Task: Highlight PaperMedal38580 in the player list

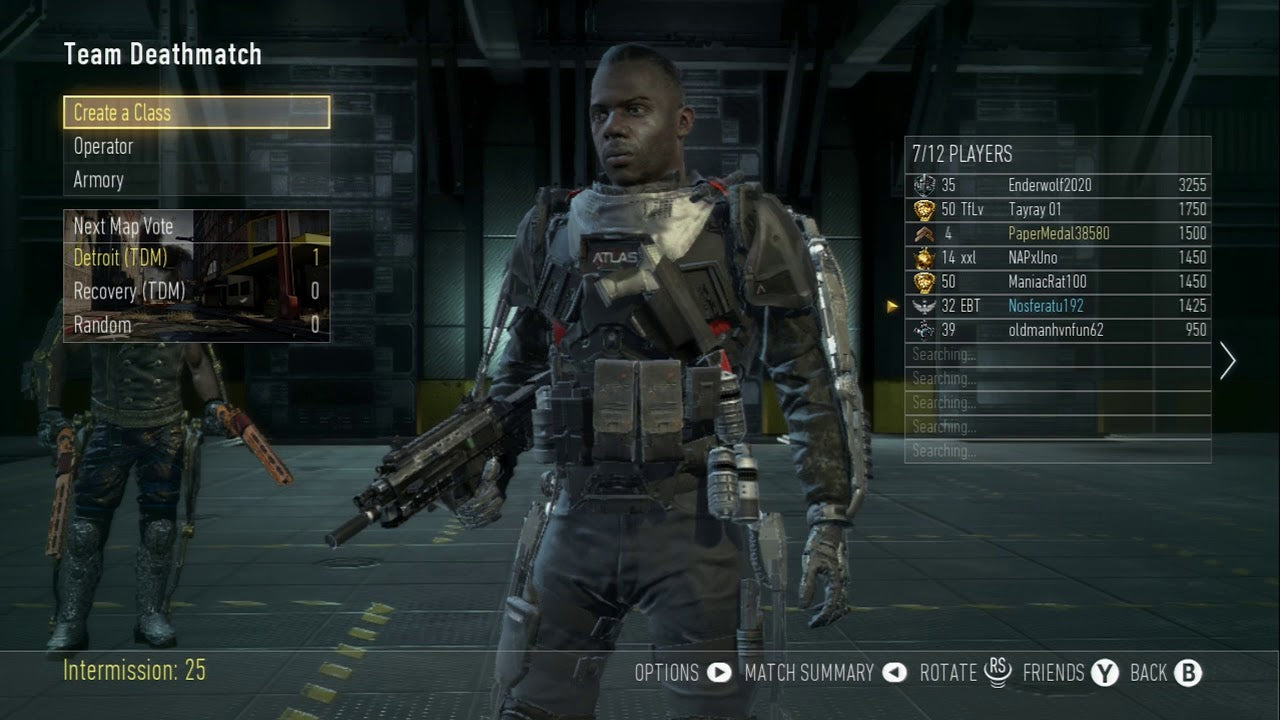Action: [x=1057, y=233]
